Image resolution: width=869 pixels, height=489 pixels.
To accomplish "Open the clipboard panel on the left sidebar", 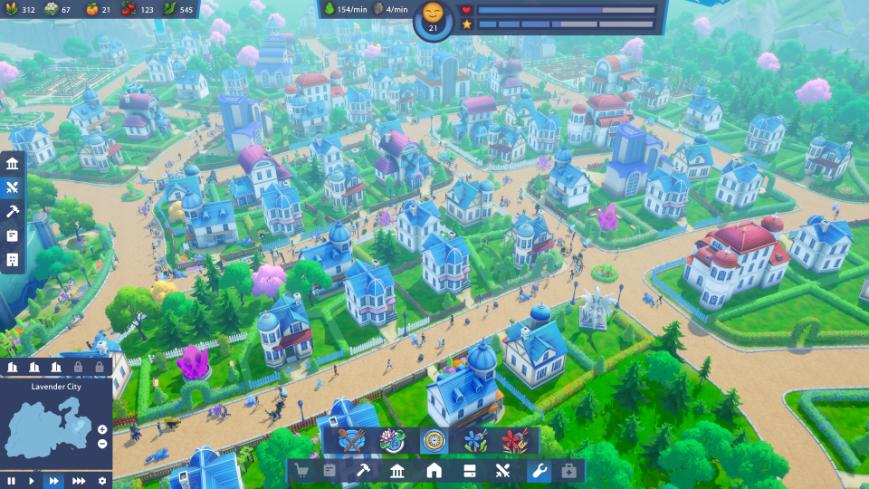I will click(12, 235).
